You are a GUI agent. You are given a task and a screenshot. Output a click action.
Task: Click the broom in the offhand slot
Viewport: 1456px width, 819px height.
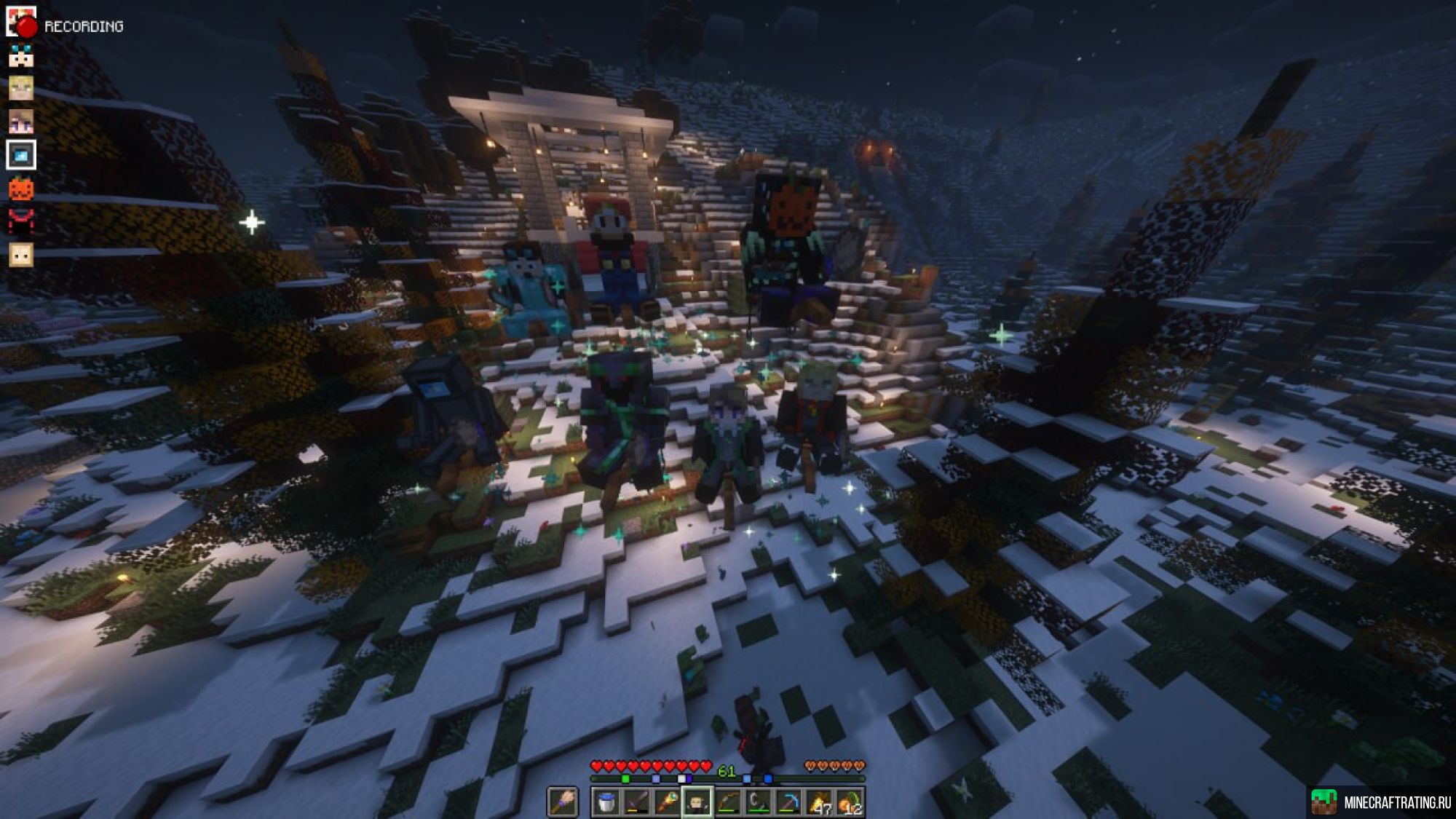pyautogui.click(x=562, y=802)
